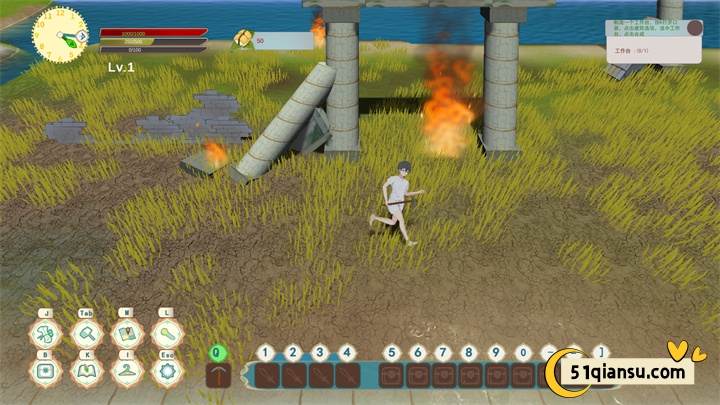Click the round avatar on quest panel
Screen dimensions: 720x405
tap(695, 27)
